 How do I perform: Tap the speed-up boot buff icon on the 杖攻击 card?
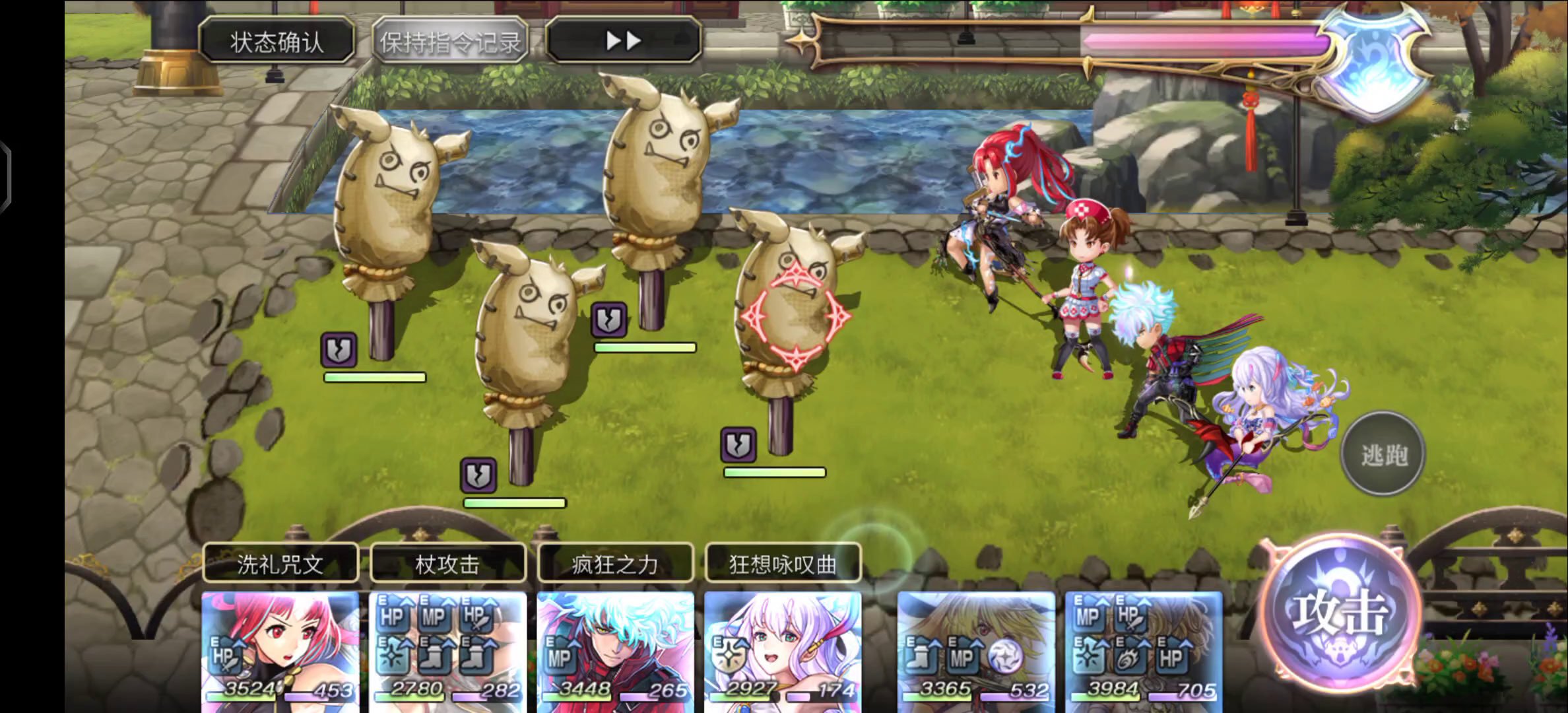434,658
